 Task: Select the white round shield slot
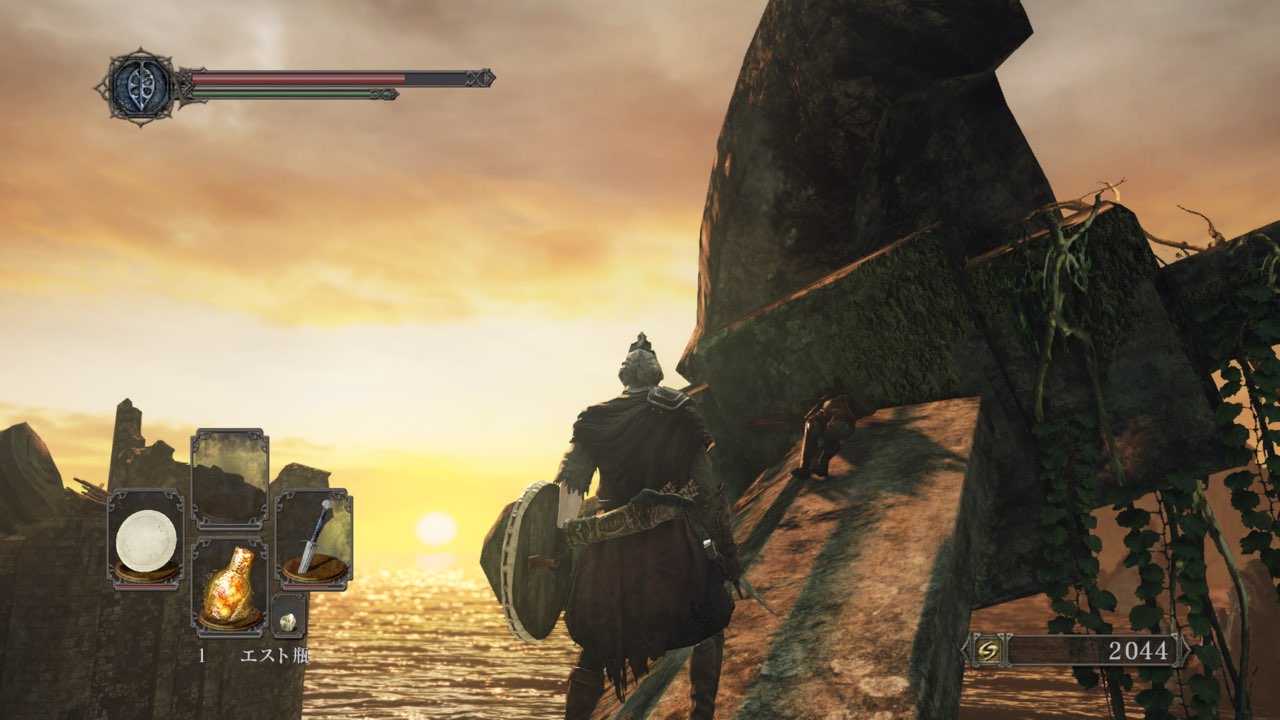coord(146,538)
